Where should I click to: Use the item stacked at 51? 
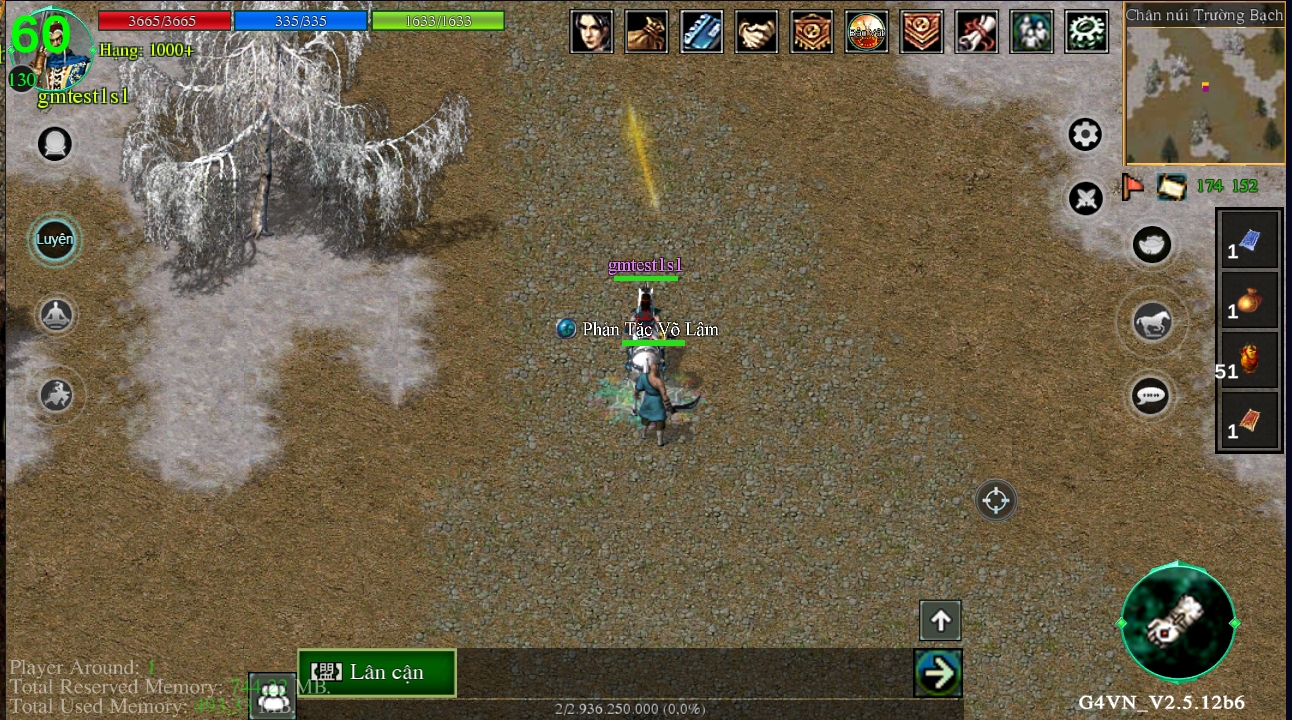1249,359
